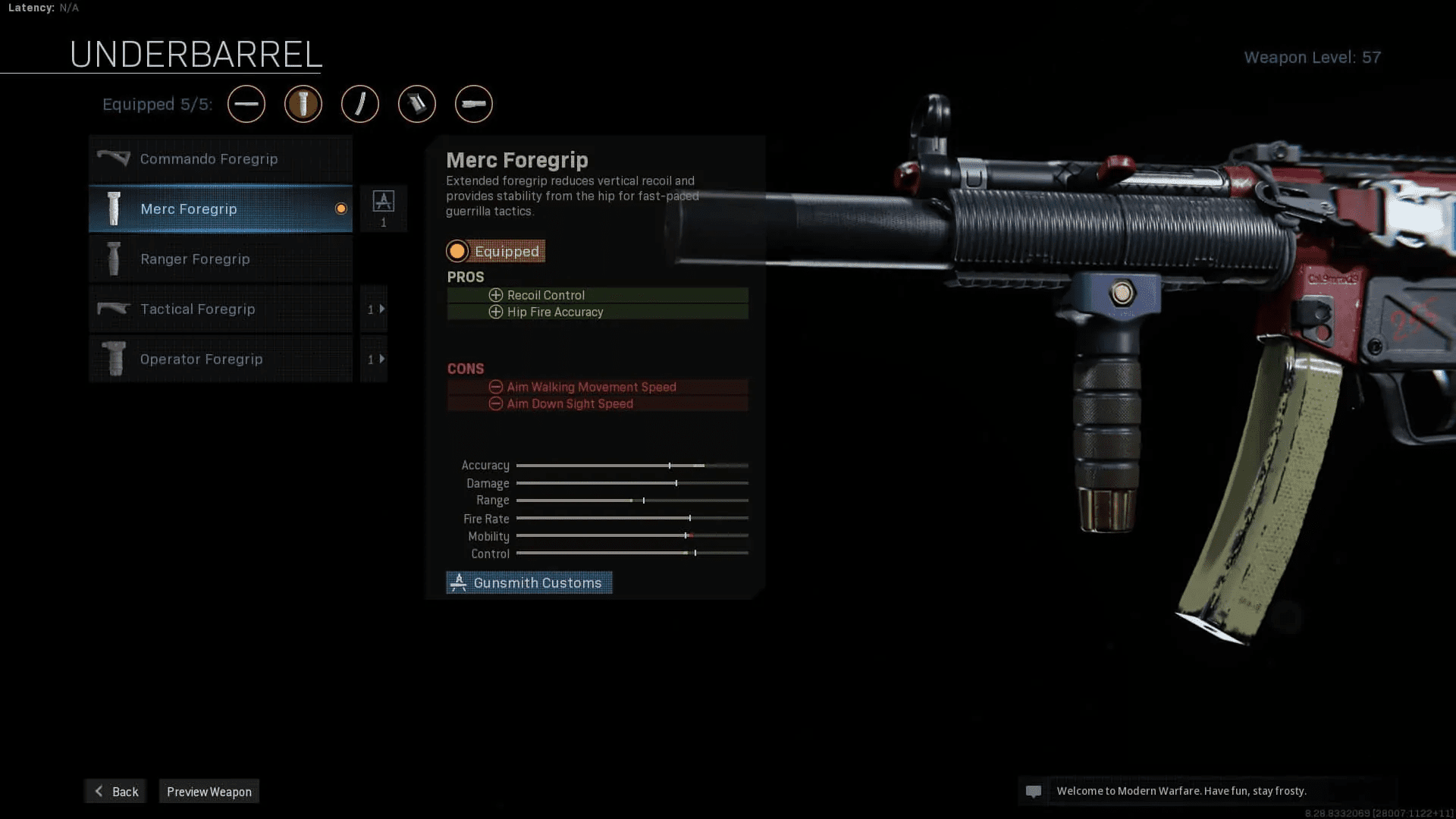Click the Accuracy stat bar
The width and height of the screenshot is (1456, 819).
[x=632, y=465]
